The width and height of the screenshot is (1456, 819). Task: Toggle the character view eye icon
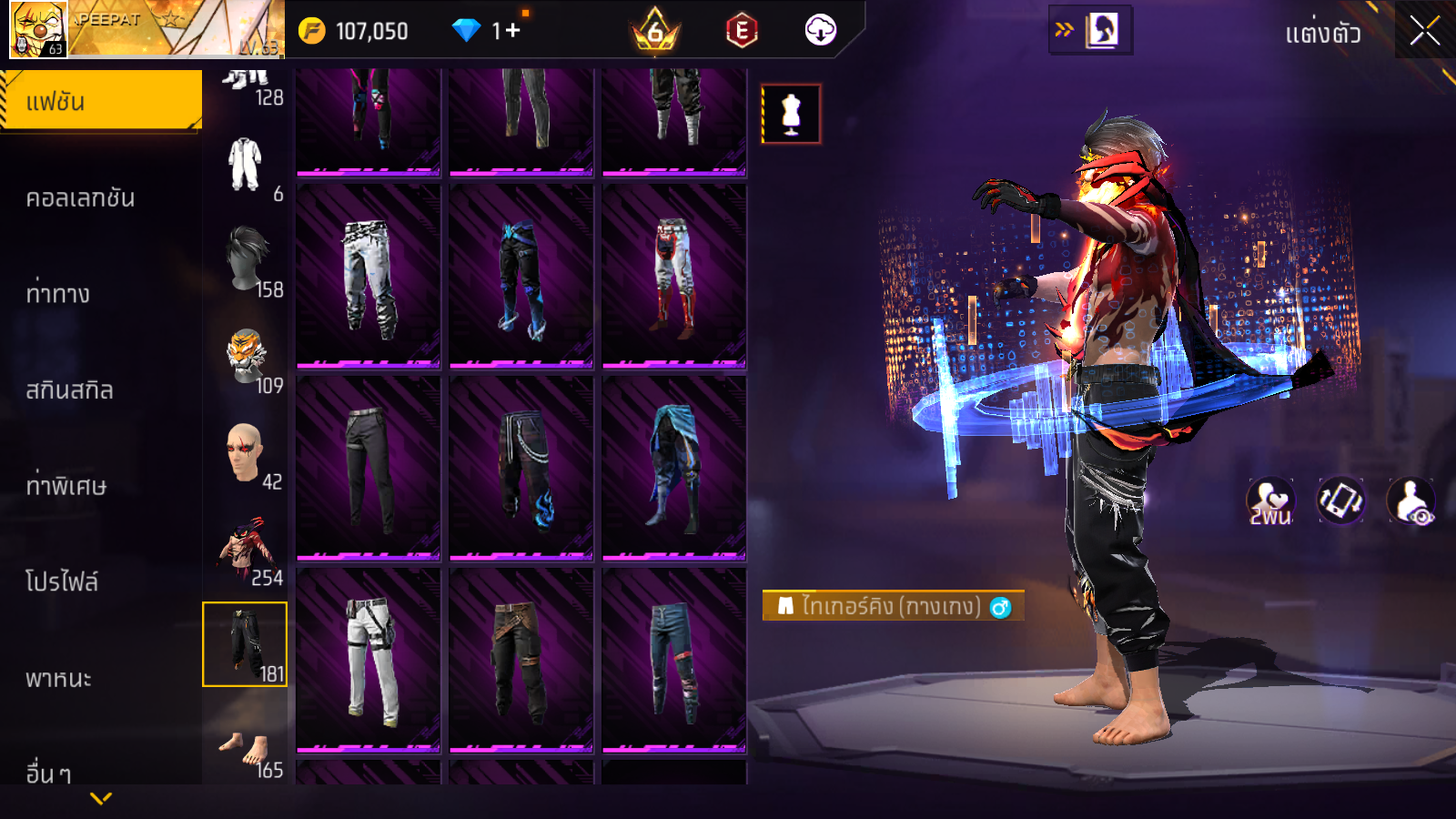[1410, 500]
